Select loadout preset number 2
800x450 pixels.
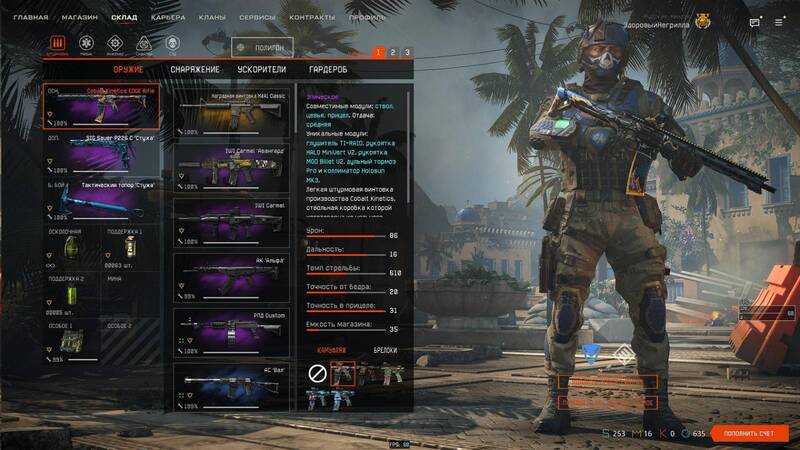393,52
